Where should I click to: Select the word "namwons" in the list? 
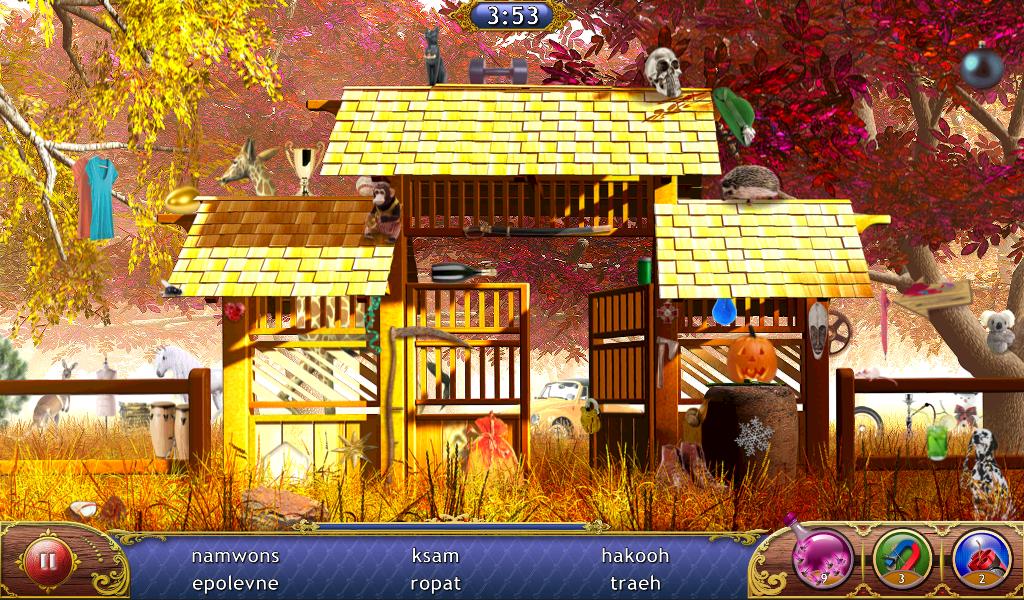click(235, 555)
